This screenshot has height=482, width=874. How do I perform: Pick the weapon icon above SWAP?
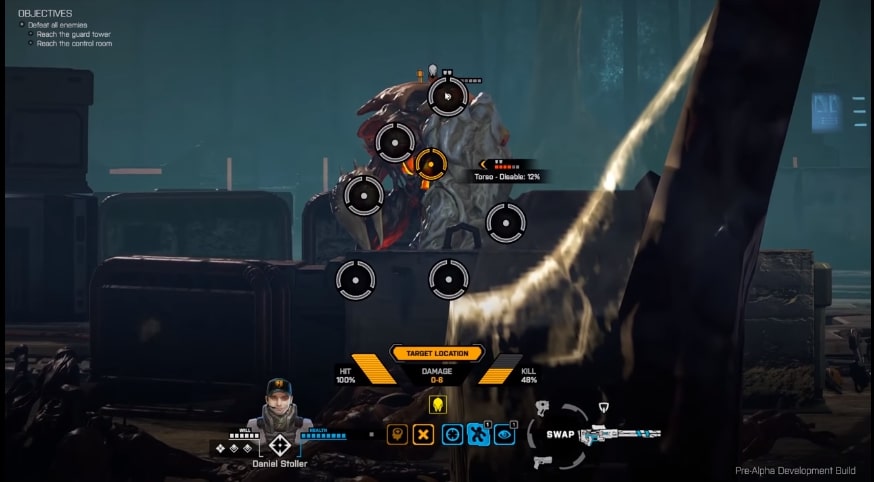point(544,408)
